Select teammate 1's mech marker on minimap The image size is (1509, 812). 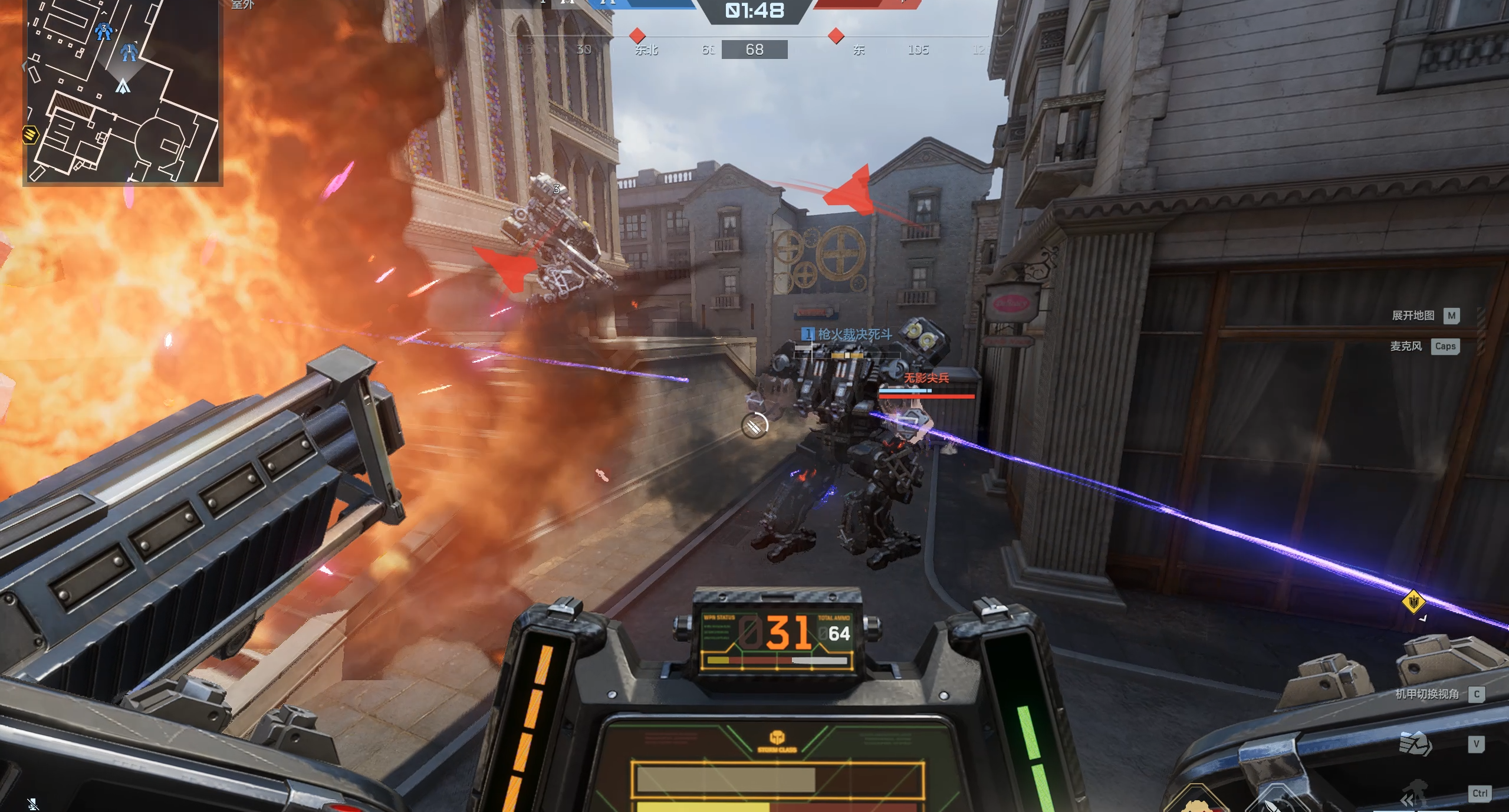click(x=129, y=52)
